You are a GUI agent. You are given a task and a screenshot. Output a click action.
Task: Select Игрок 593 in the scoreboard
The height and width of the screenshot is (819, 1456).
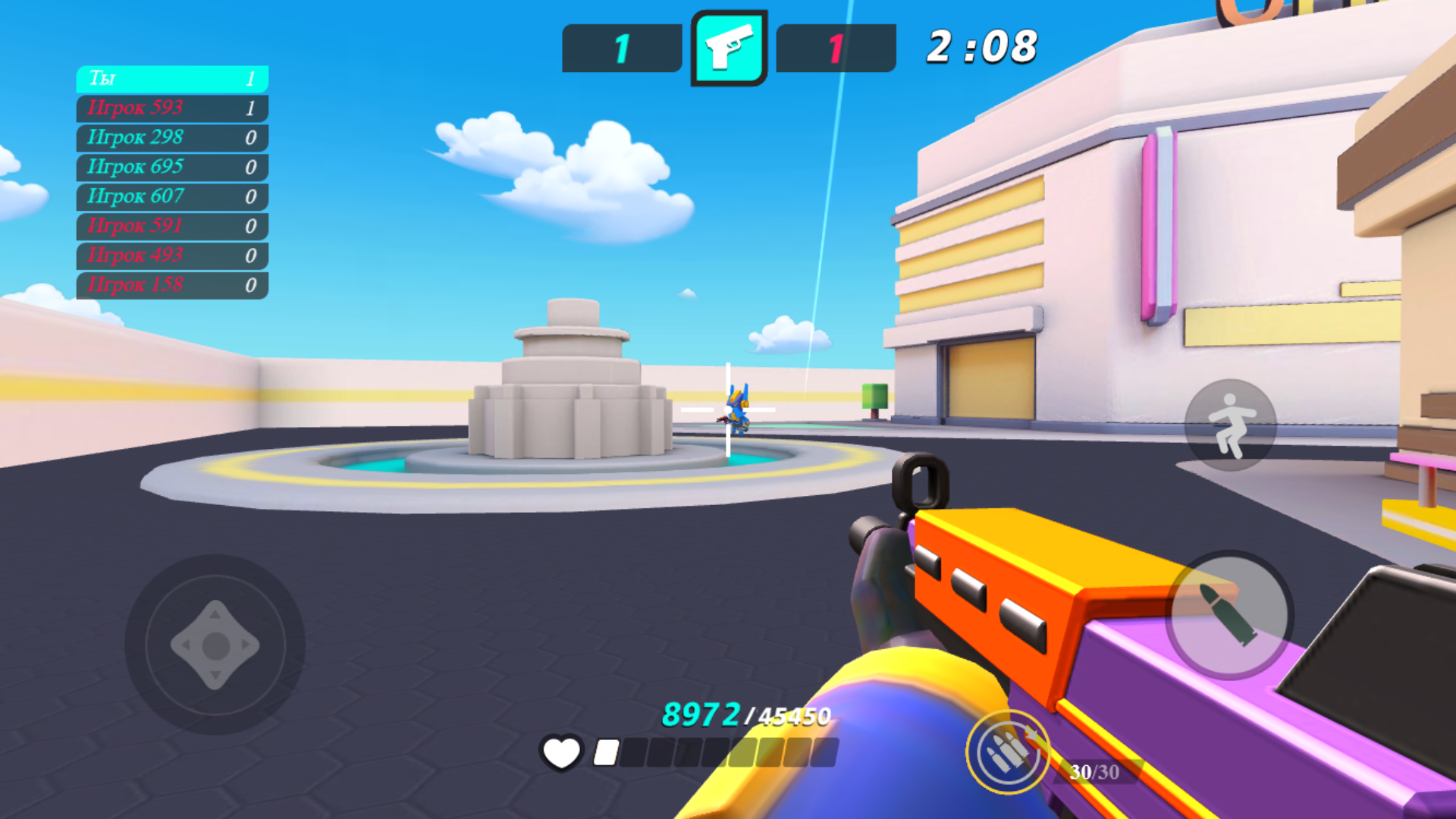click(x=172, y=108)
